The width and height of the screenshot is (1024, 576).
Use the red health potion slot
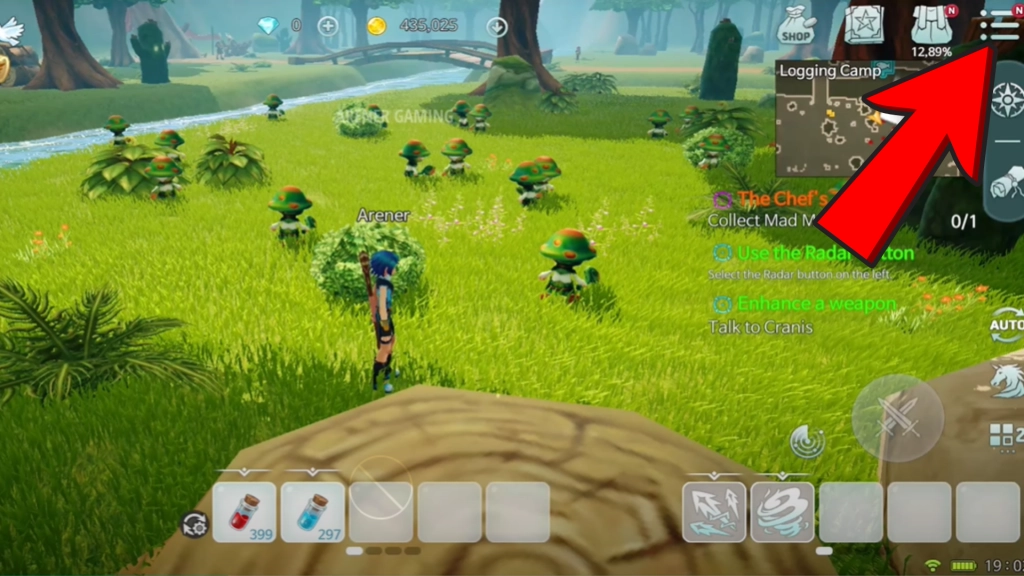click(245, 512)
